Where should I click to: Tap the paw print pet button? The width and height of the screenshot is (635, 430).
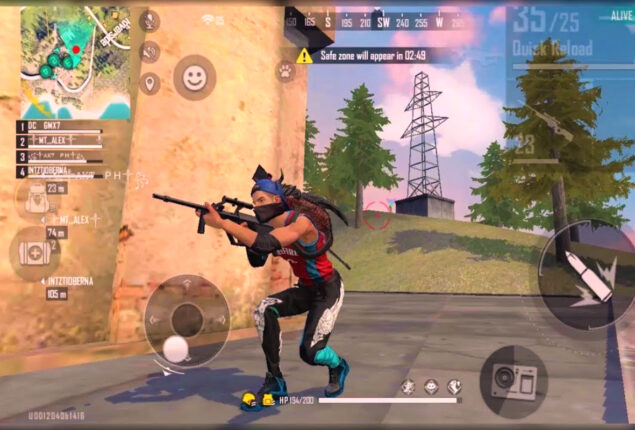click(286, 71)
